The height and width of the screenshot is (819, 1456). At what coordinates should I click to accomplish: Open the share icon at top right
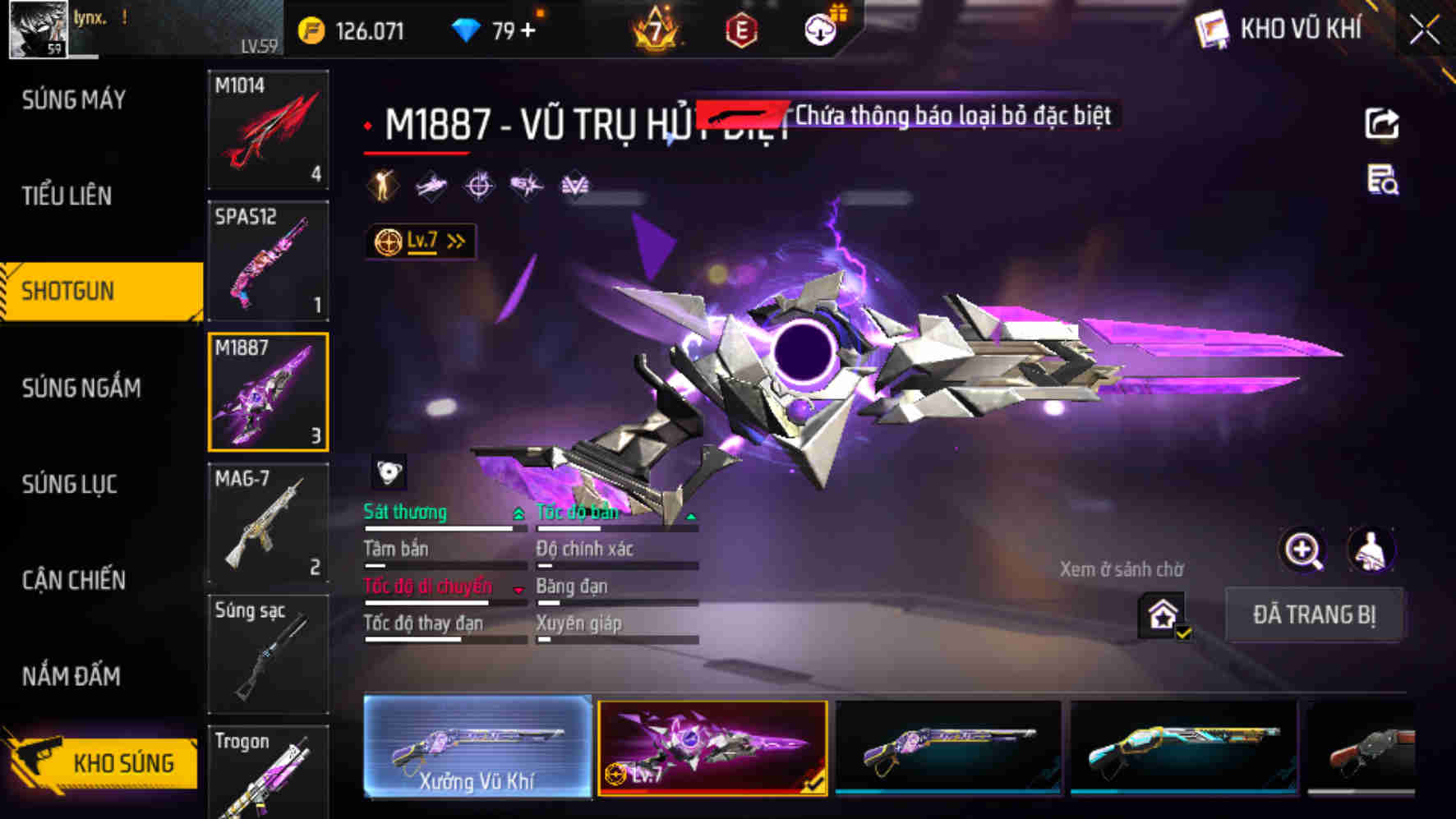1384,122
